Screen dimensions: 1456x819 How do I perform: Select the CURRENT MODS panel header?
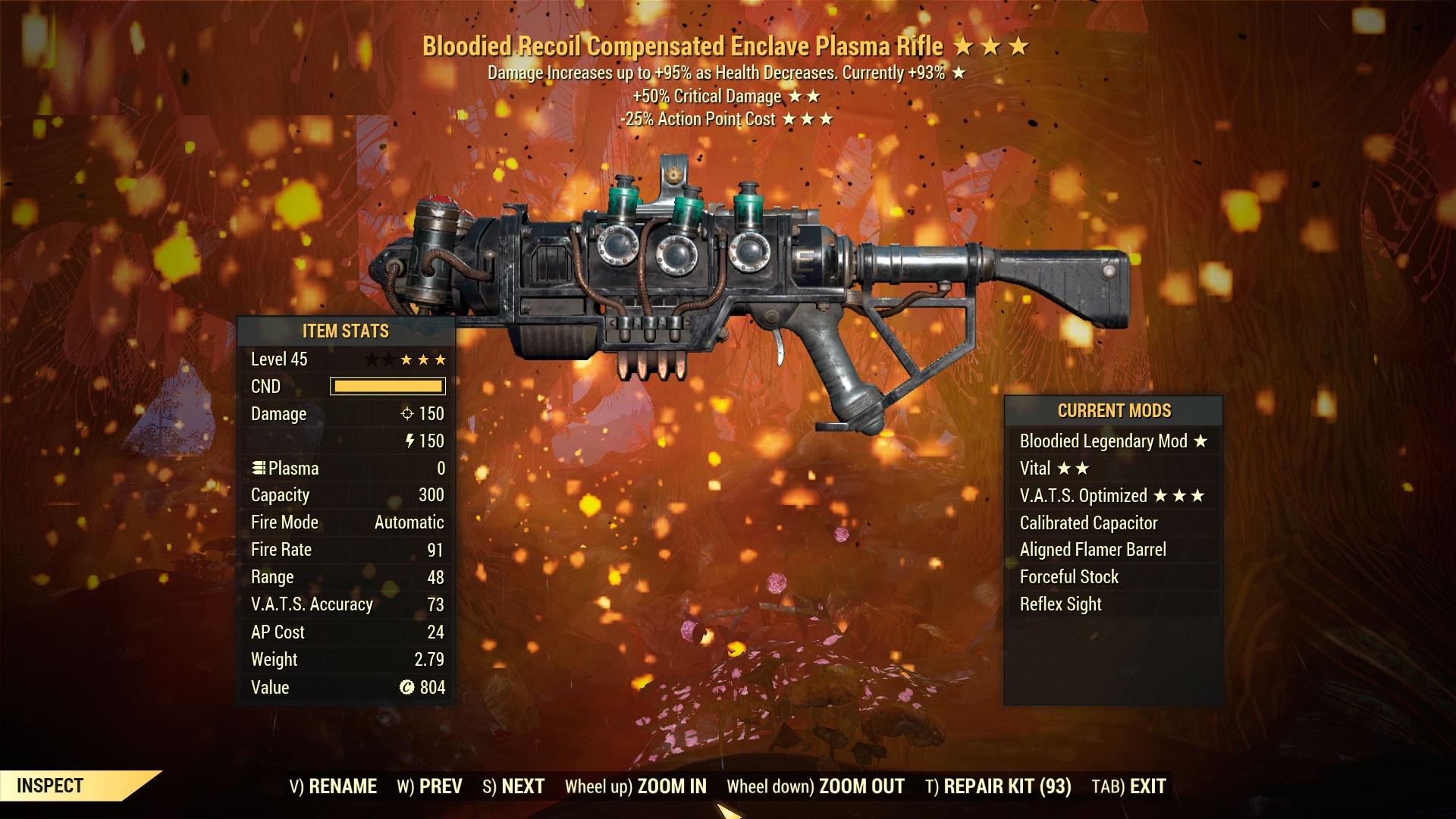1114,411
